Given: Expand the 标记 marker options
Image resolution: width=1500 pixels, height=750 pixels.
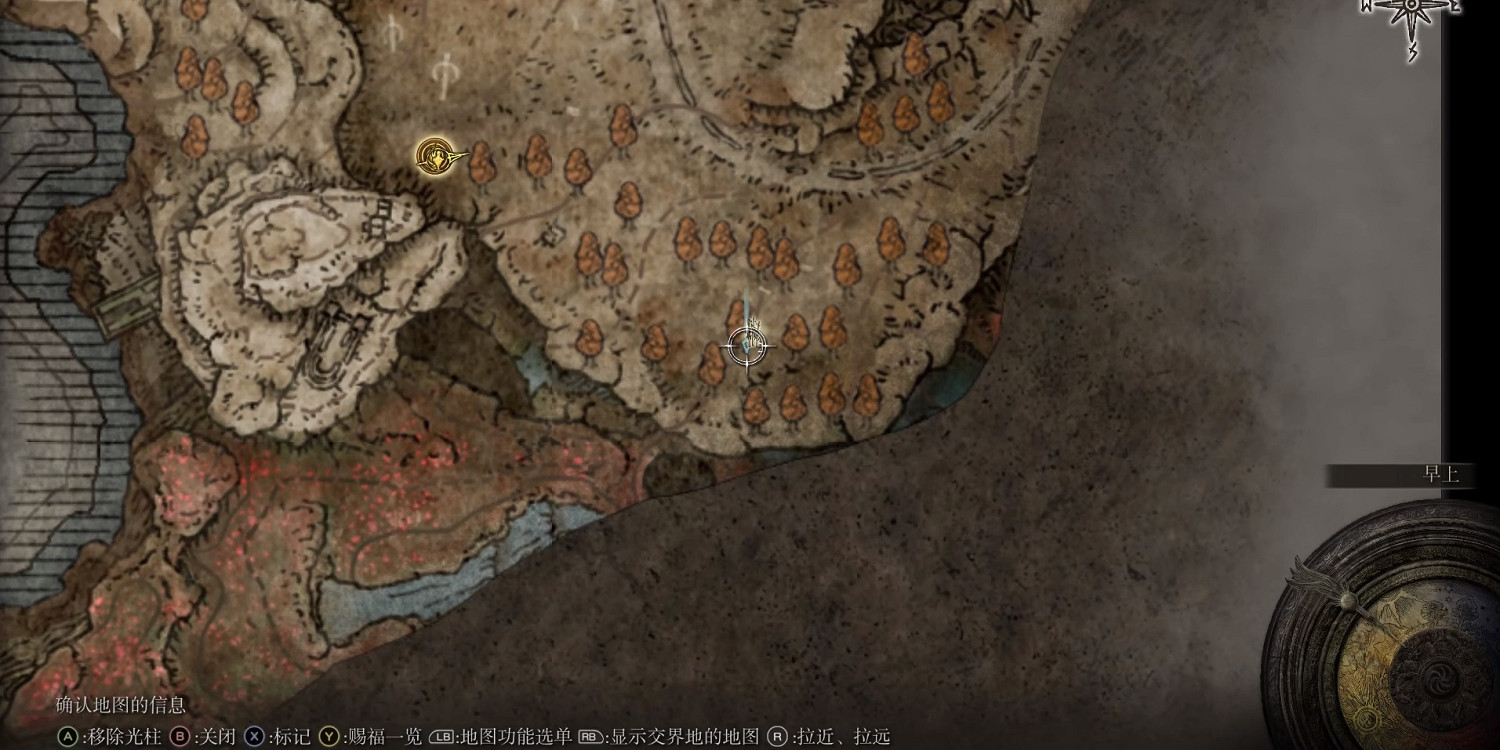Looking at the screenshot, I should 290,738.
